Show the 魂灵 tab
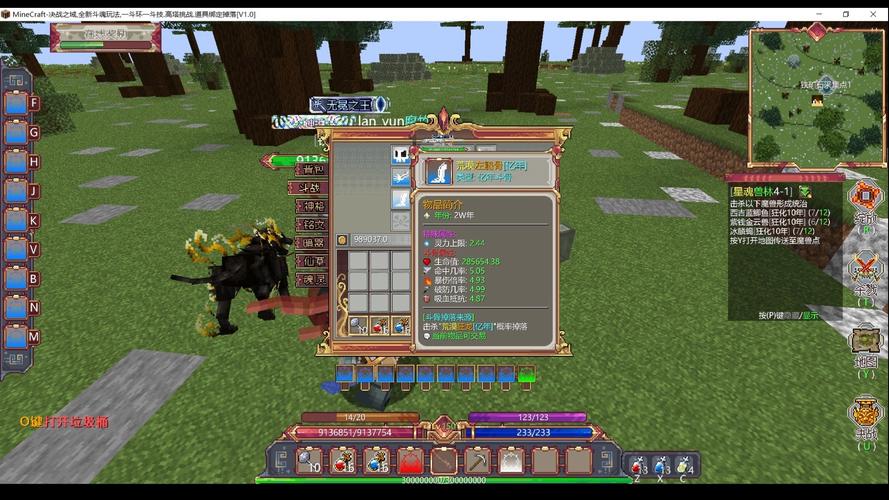This screenshot has height=500, width=889. click(x=312, y=279)
